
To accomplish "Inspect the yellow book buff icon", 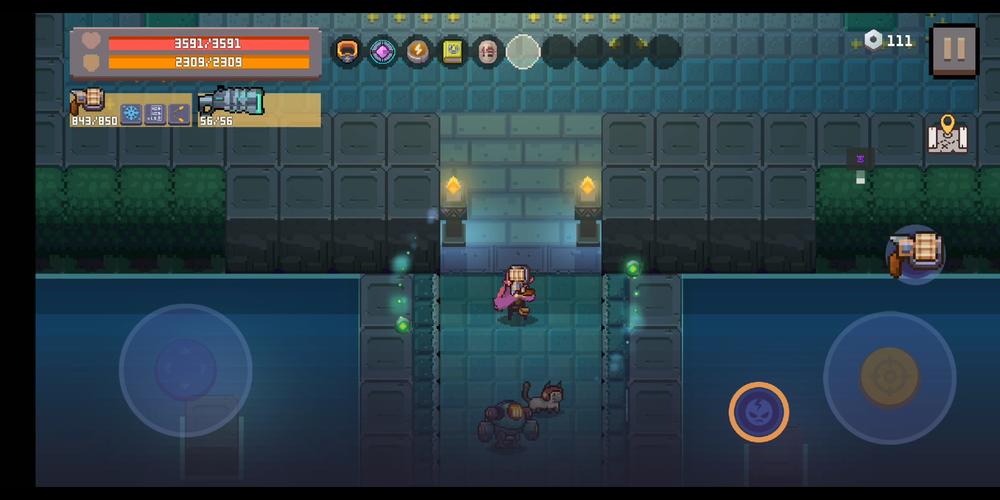I will coord(452,51).
